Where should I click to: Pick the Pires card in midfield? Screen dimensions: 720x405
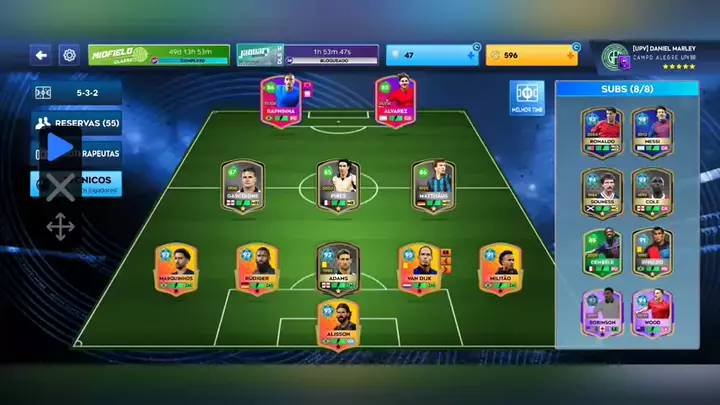click(338, 184)
